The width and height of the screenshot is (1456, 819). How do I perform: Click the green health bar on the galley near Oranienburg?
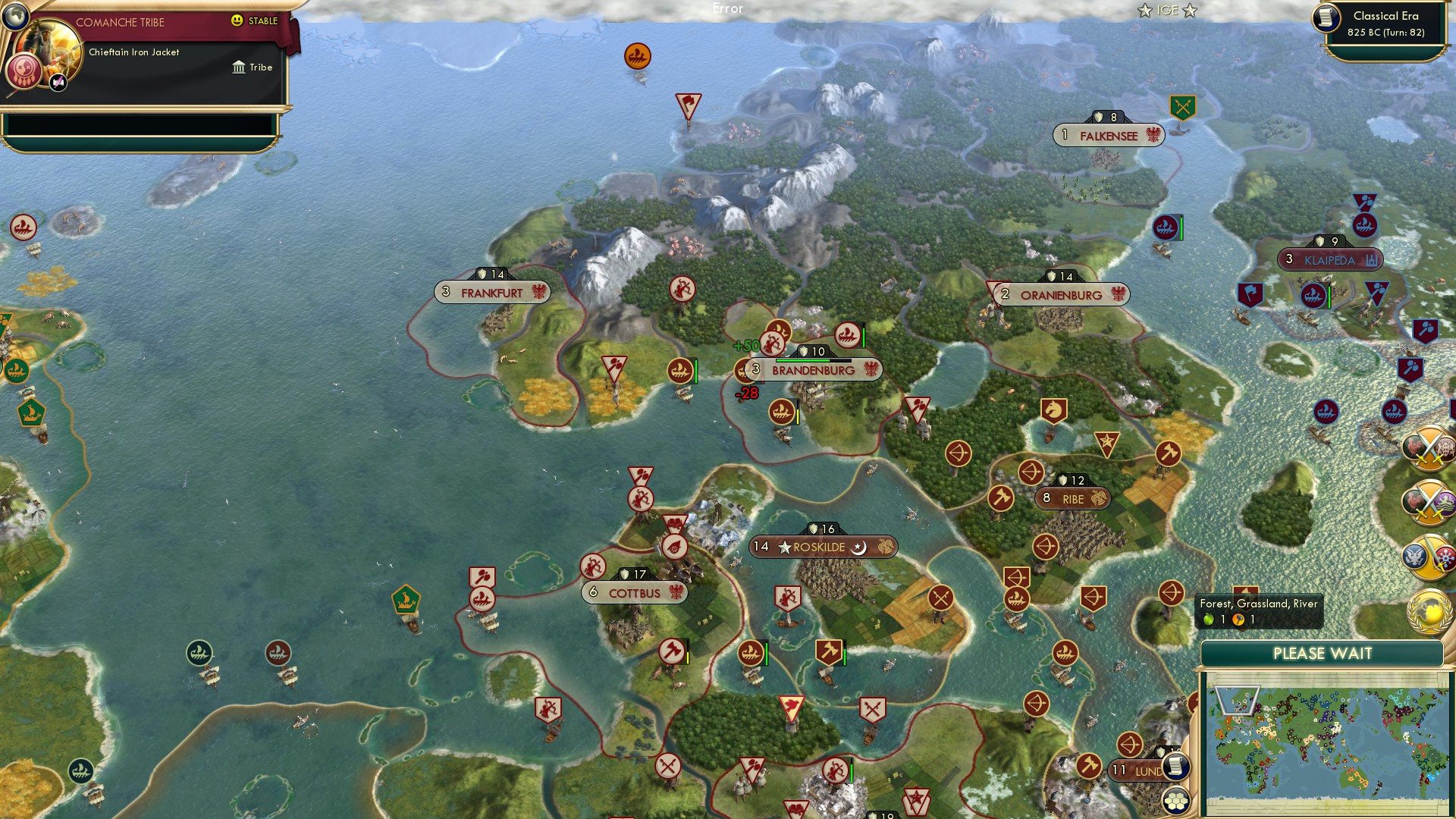[x=1180, y=227]
